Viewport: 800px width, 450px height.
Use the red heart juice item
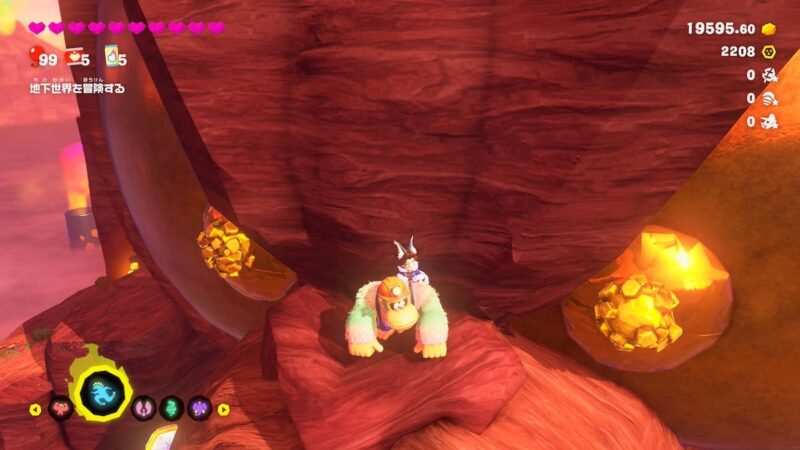pyautogui.click(x=73, y=57)
